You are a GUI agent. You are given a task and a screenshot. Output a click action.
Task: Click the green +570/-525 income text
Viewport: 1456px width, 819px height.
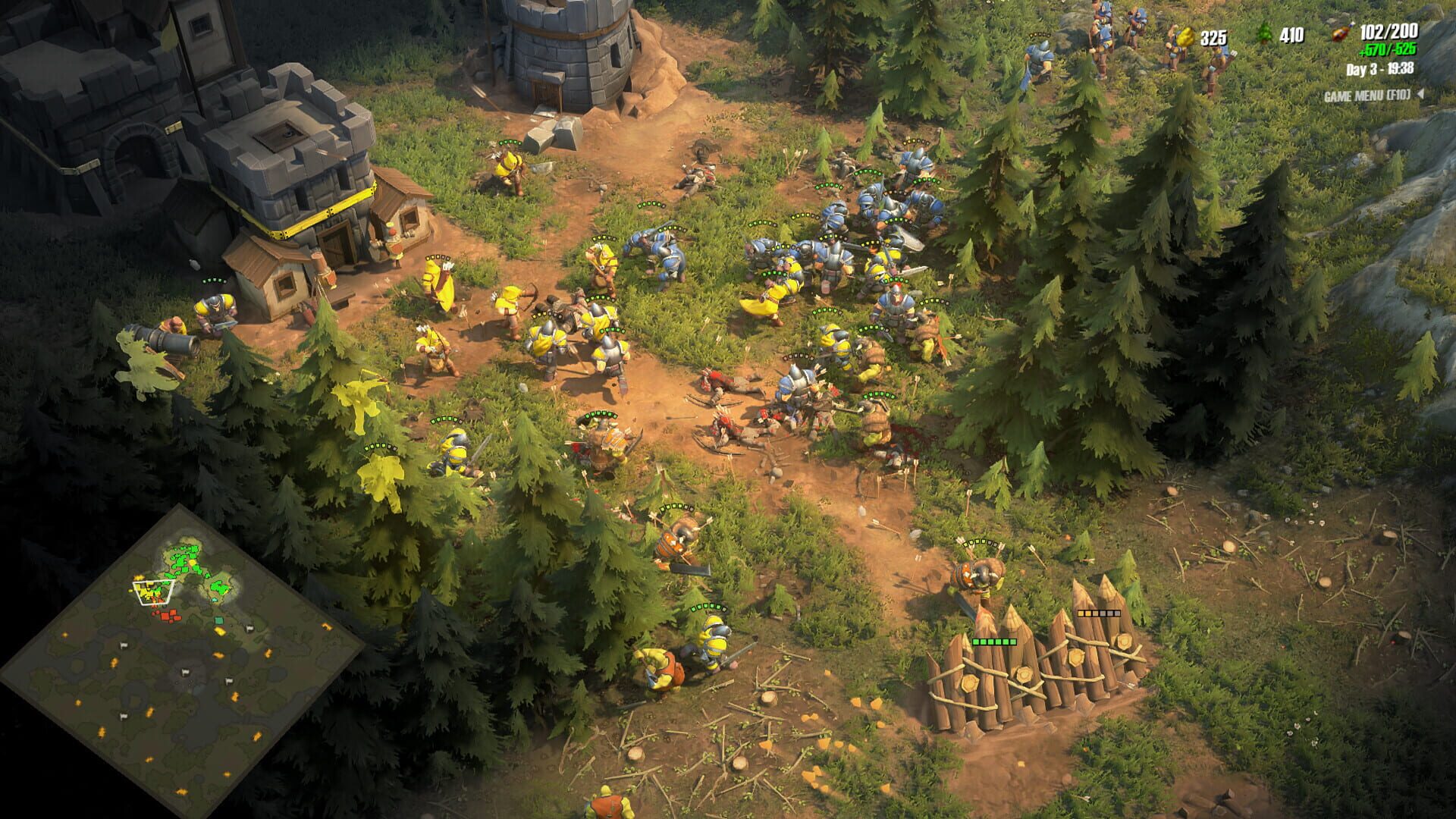click(1390, 51)
